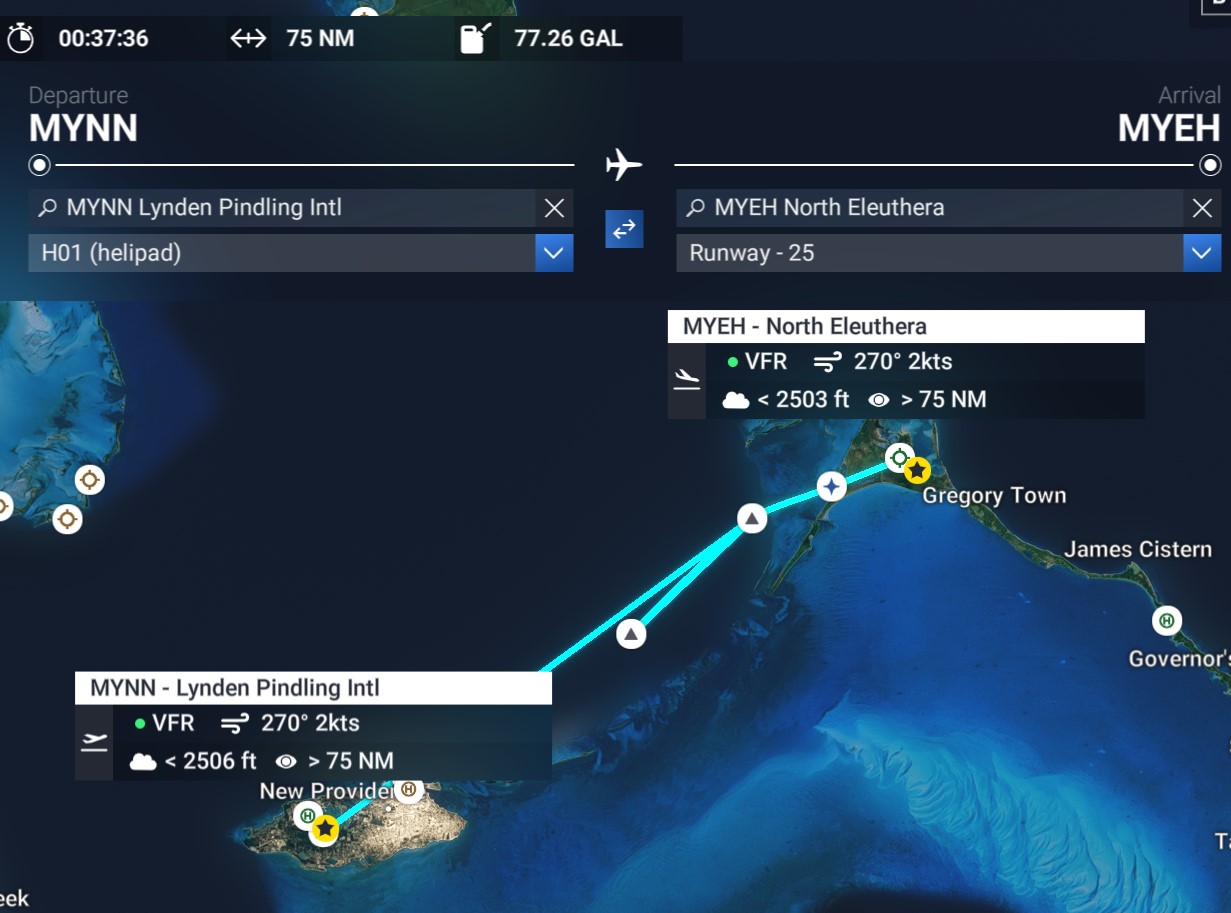
Task: Open the MYEH - North Eleuthera info label
Action: tap(905, 326)
